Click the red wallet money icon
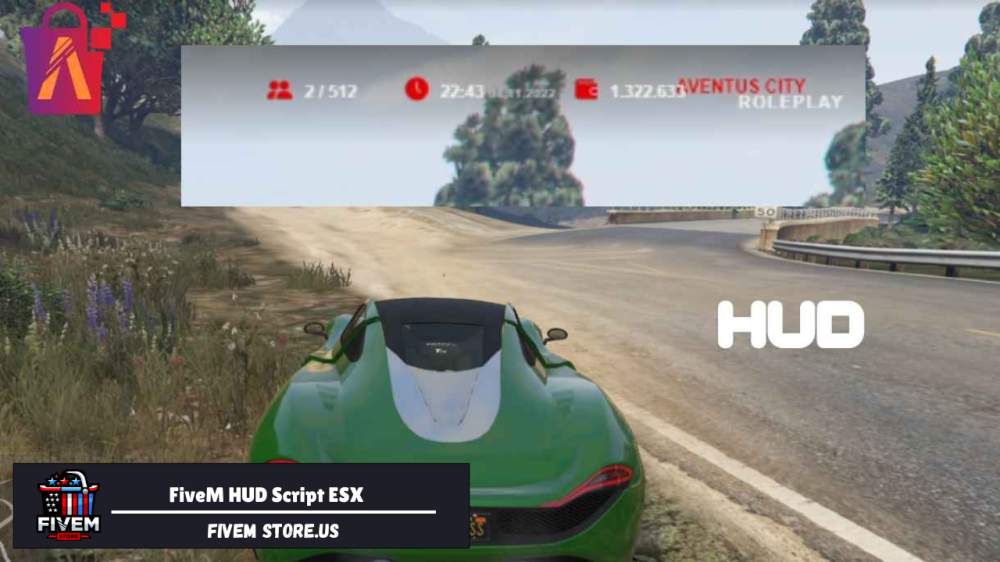 (x=587, y=89)
